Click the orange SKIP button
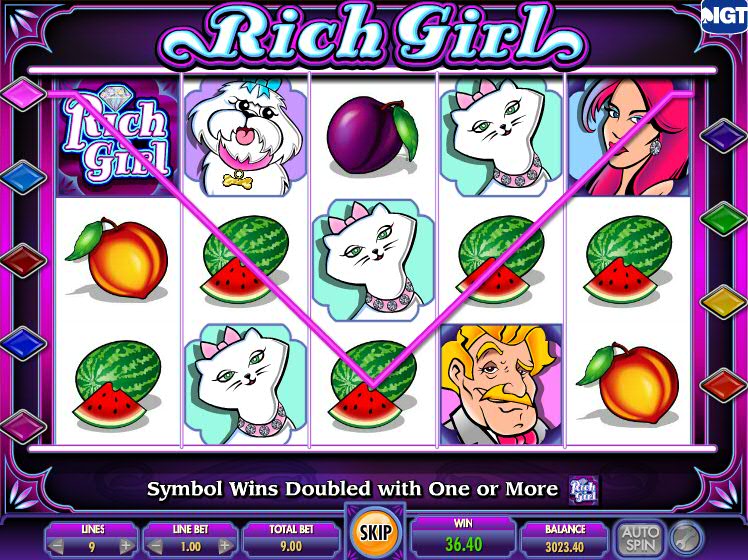The image size is (748, 560). [374, 533]
